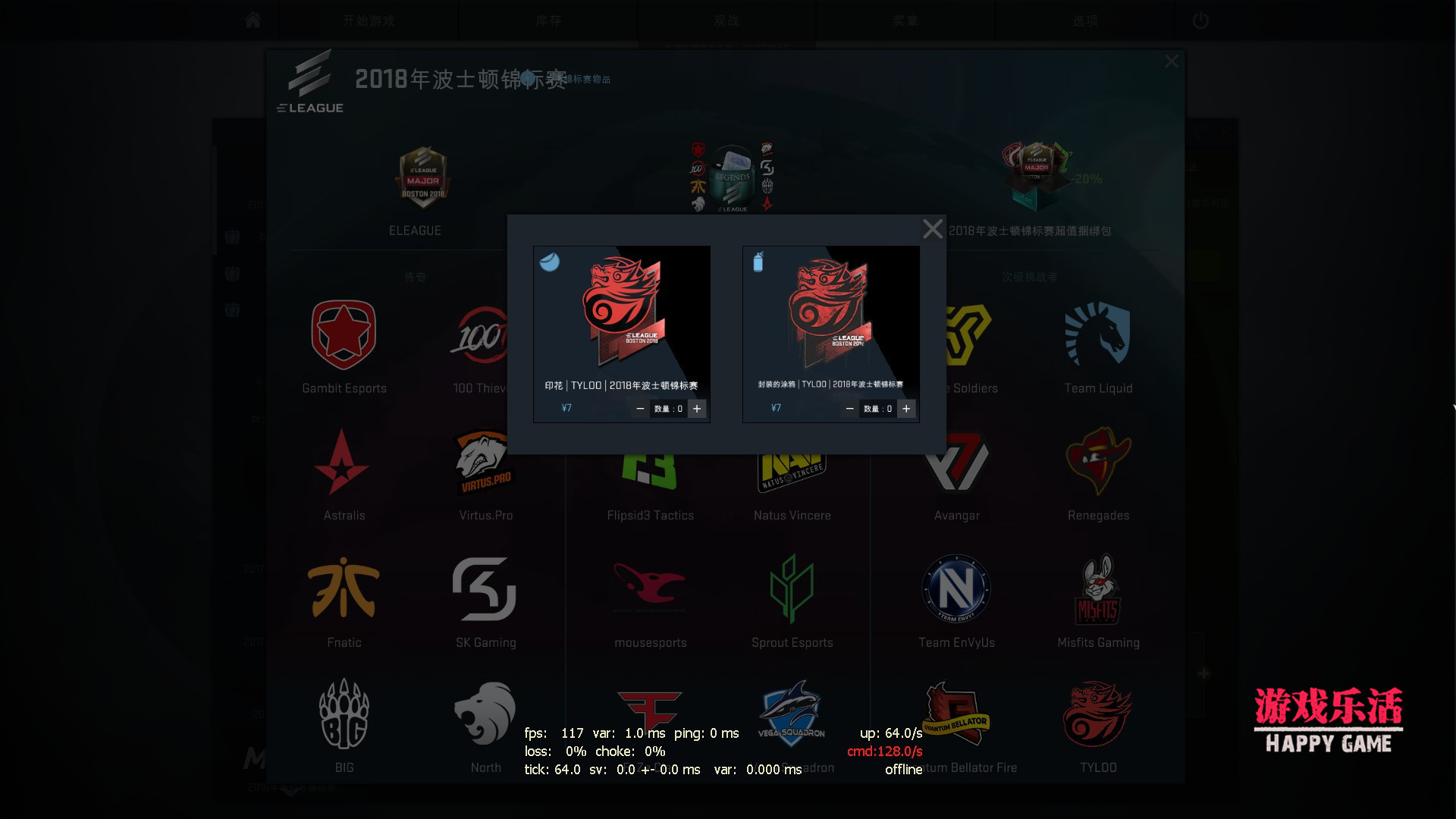Click the Astralis logo

(x=344, y=461)
